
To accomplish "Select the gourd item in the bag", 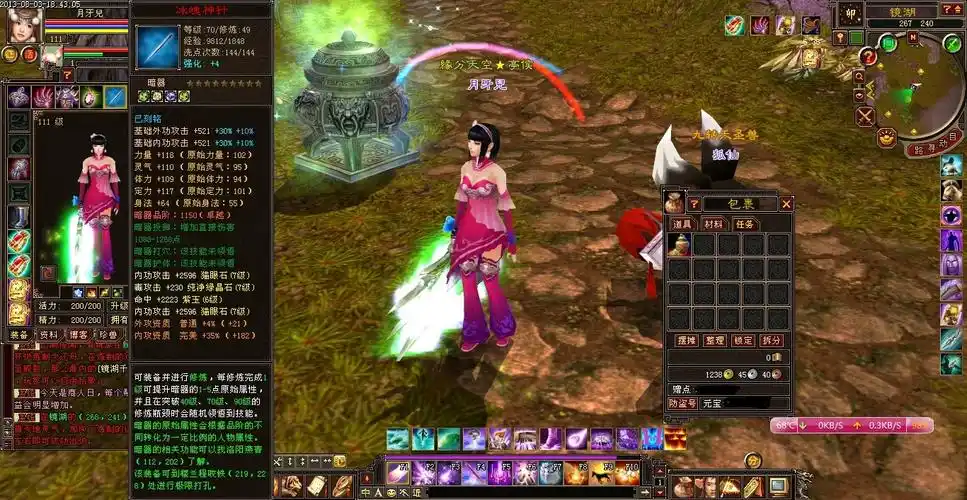I will click(x=679, y=245).
